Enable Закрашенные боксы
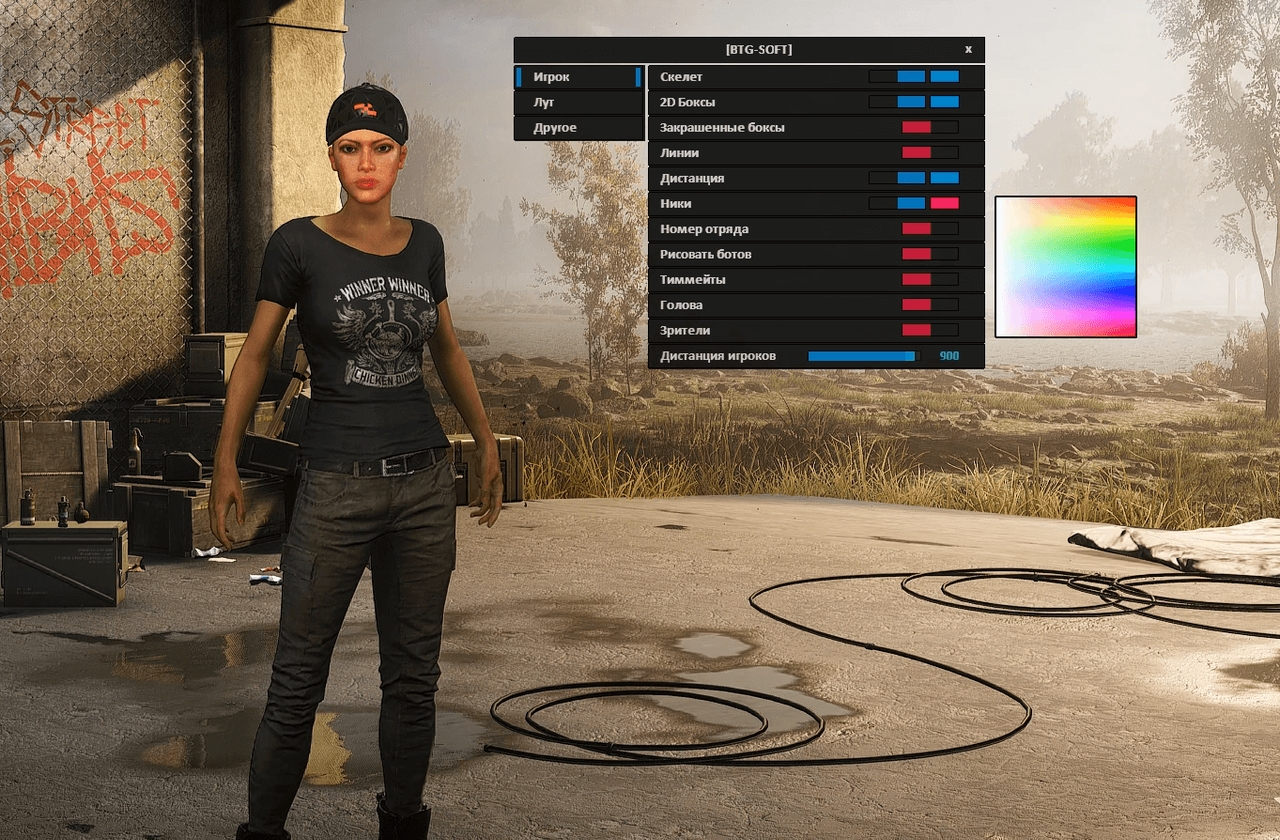 (915, 127)
